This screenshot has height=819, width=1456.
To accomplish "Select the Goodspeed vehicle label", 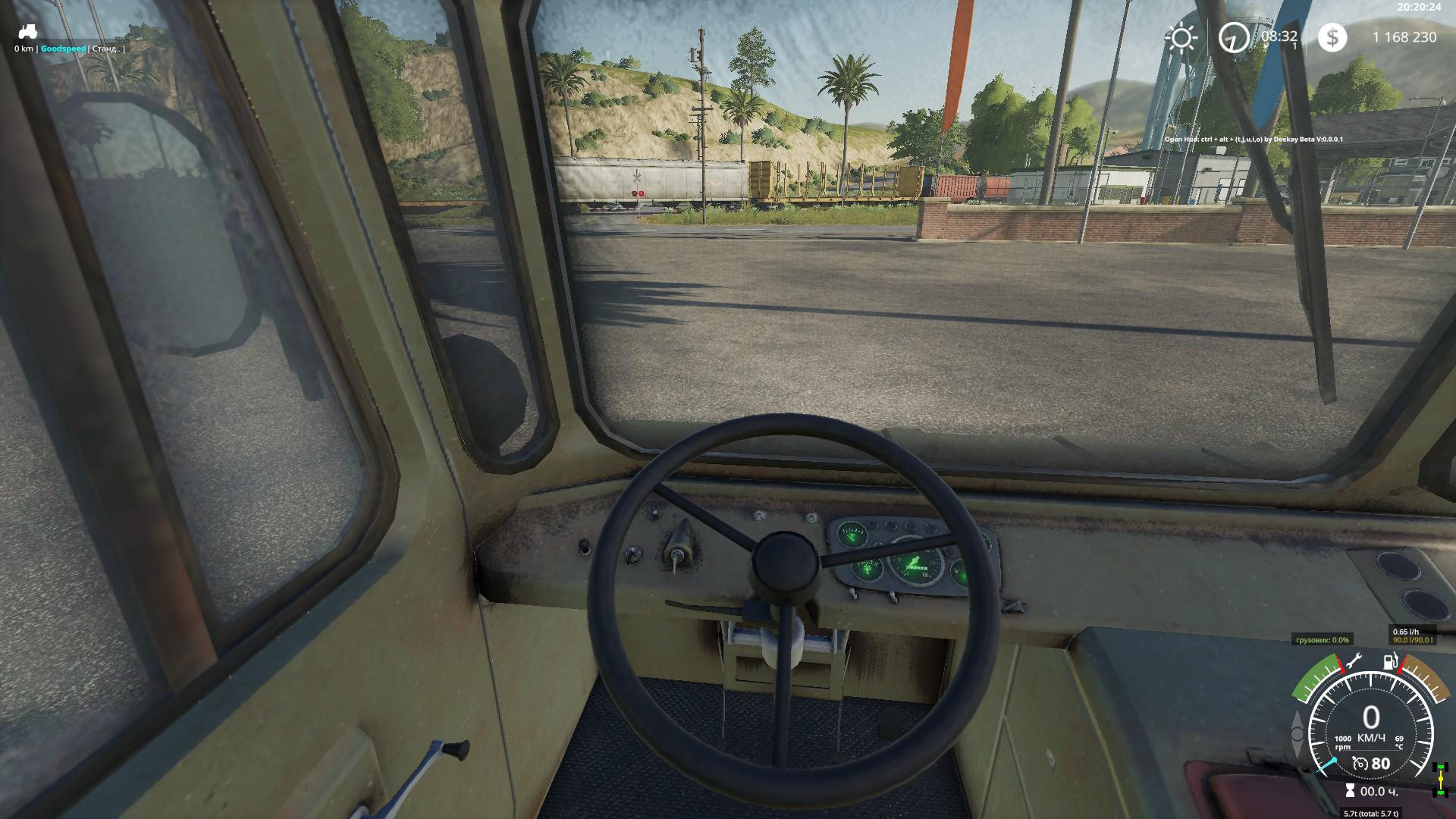I will pos(63,49).
